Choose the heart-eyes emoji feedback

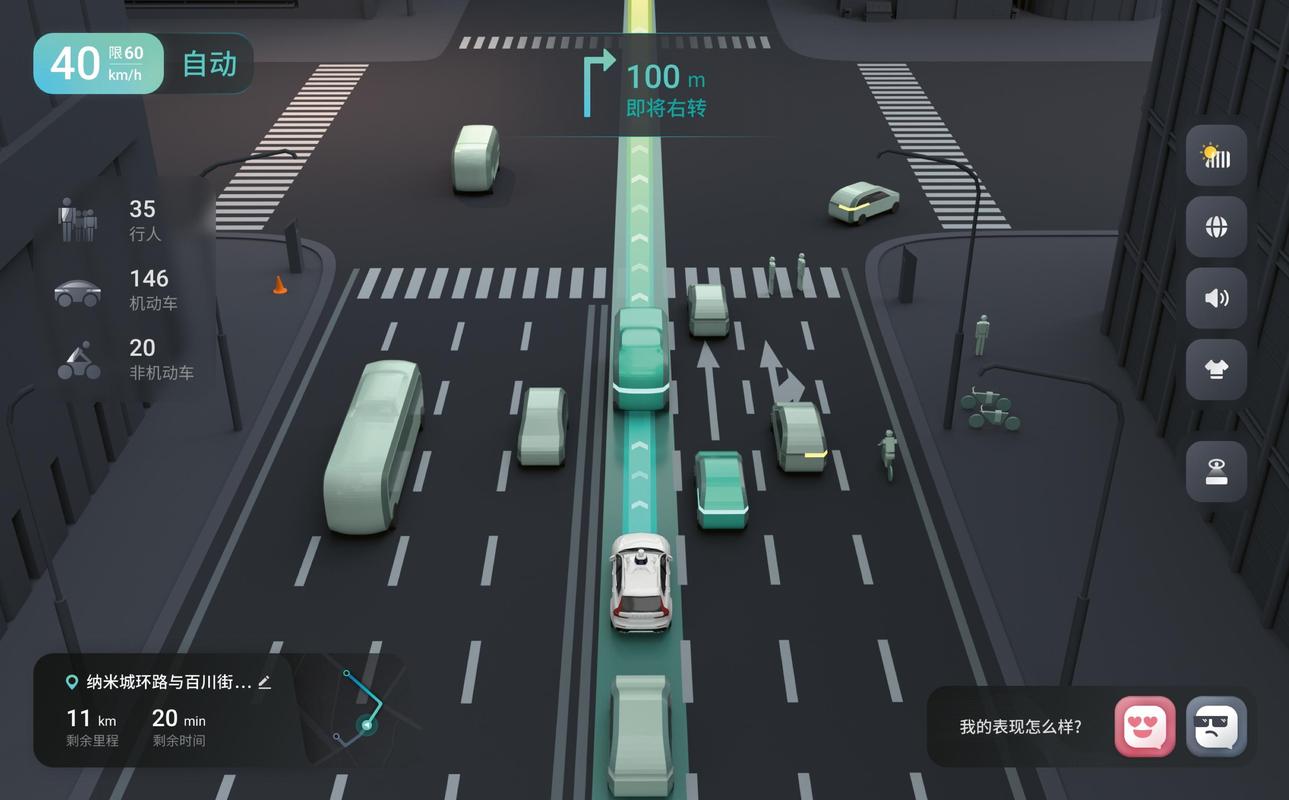pos(1145,726)
